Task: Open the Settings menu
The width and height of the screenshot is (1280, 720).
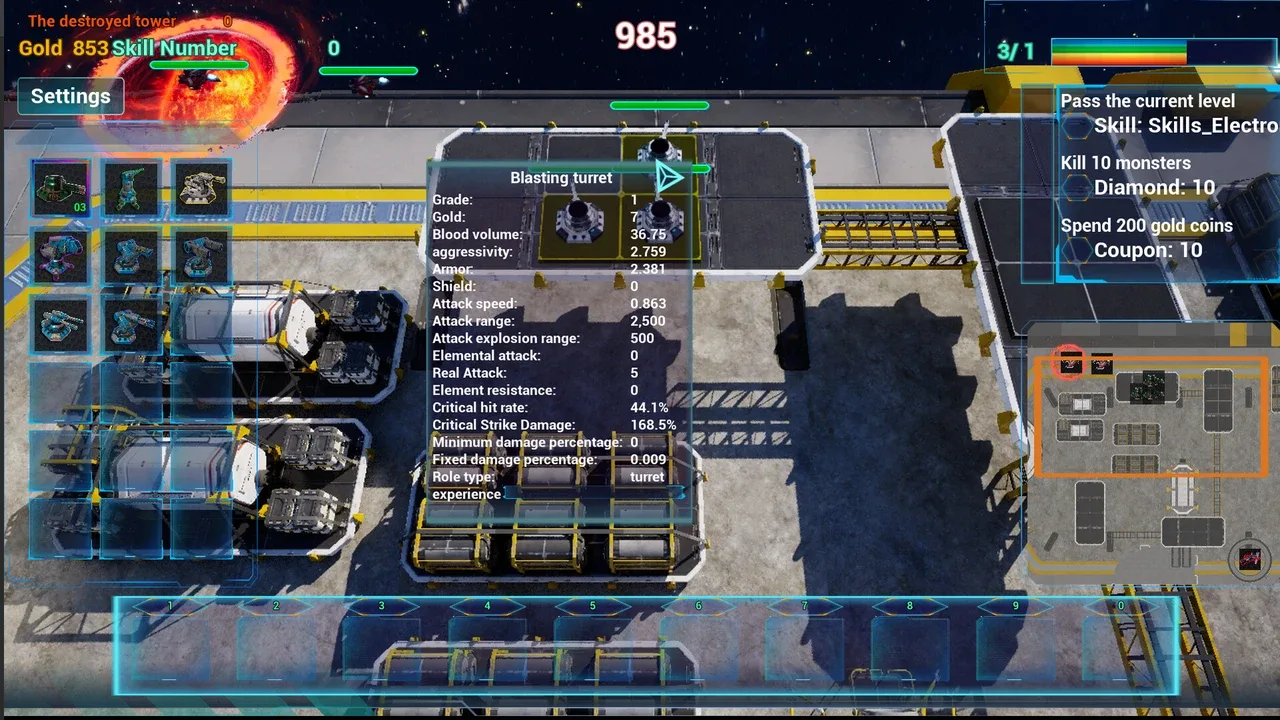Action: pyautogui.click(x=70, y=97)
